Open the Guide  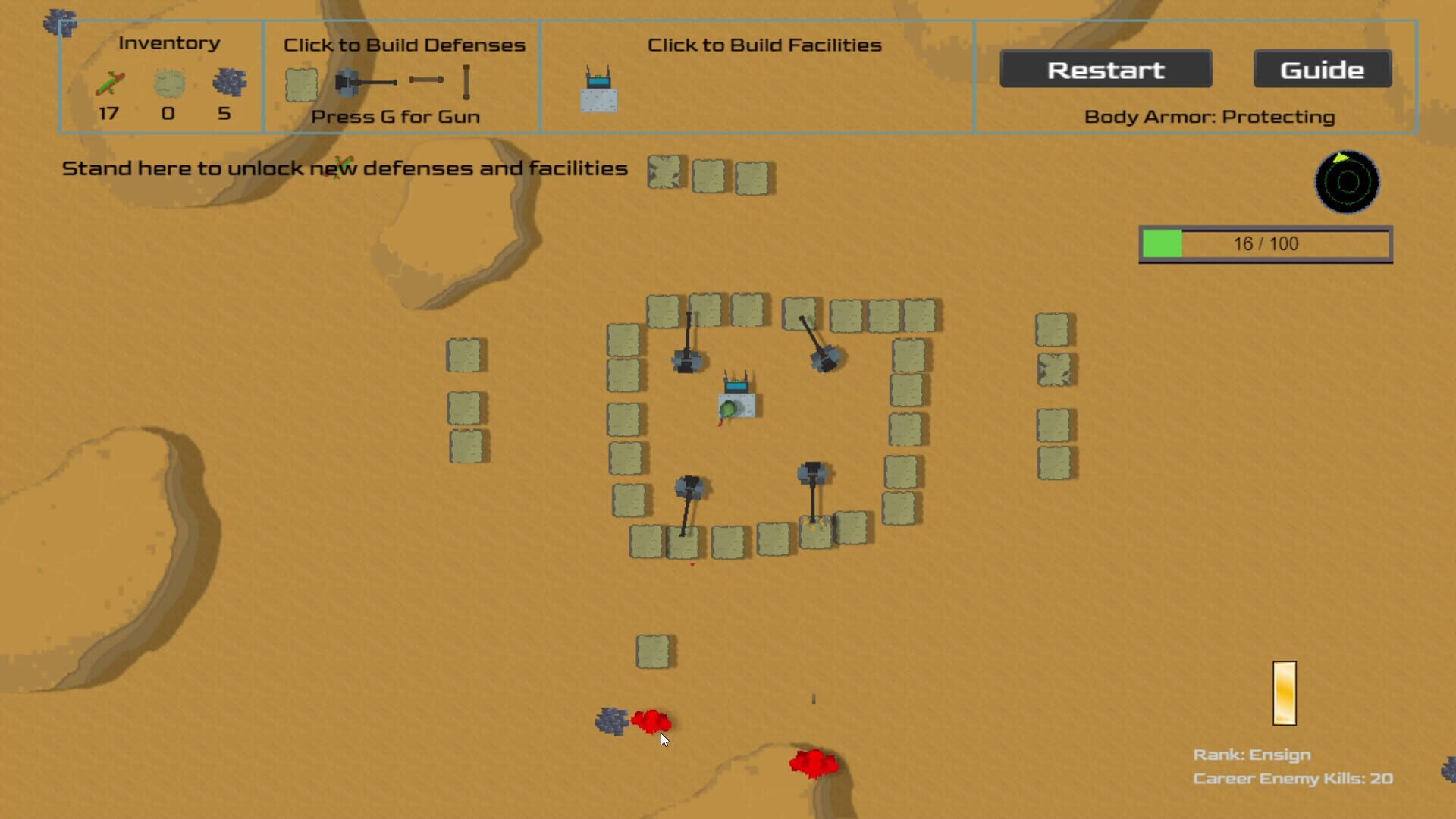pos(1322,70)
